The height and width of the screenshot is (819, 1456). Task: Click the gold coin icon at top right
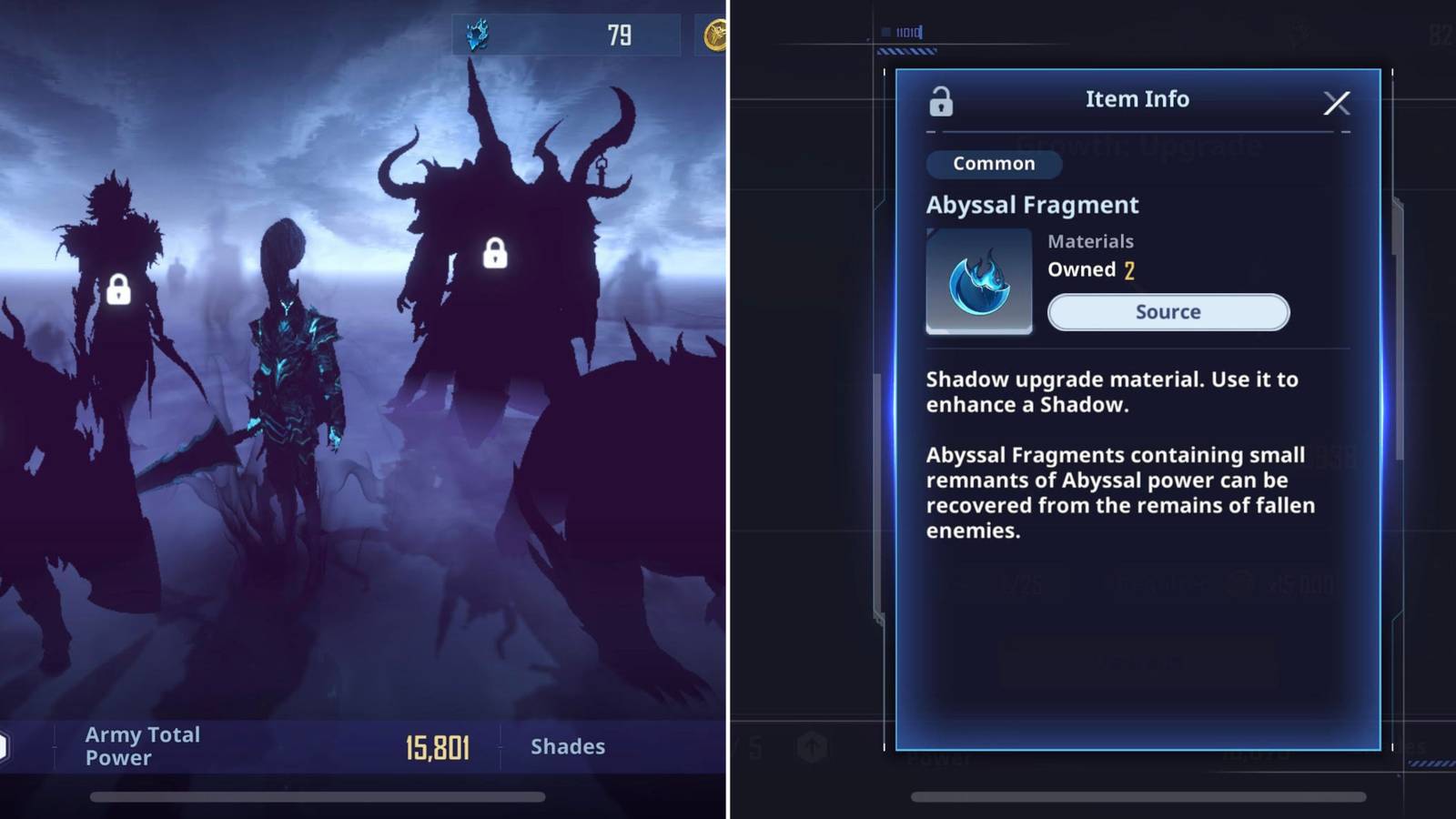coord(718,34)
